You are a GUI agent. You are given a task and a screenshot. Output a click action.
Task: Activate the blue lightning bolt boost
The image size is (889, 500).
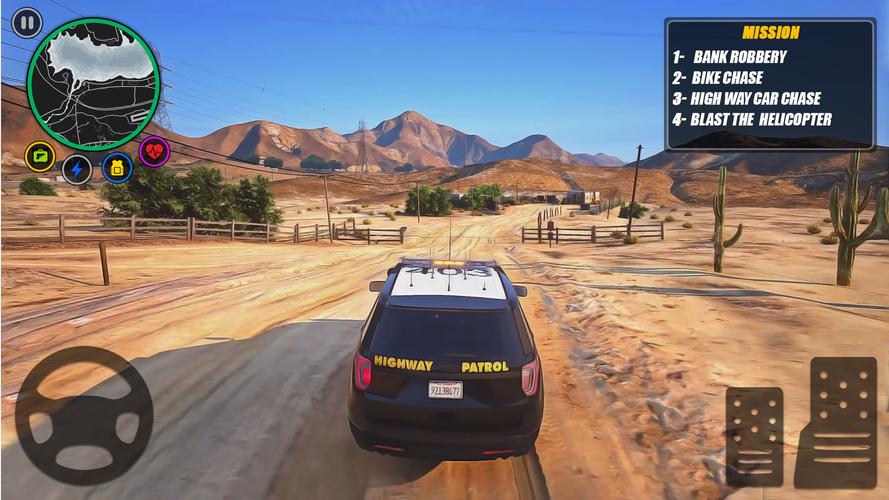click(77, 168)
